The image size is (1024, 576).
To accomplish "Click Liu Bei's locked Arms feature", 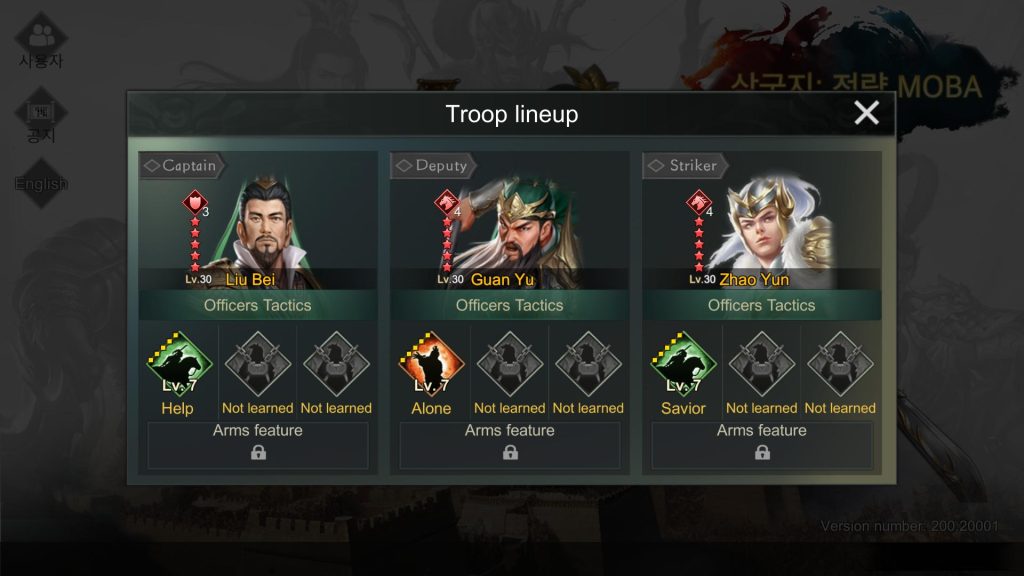I will 258,445.
